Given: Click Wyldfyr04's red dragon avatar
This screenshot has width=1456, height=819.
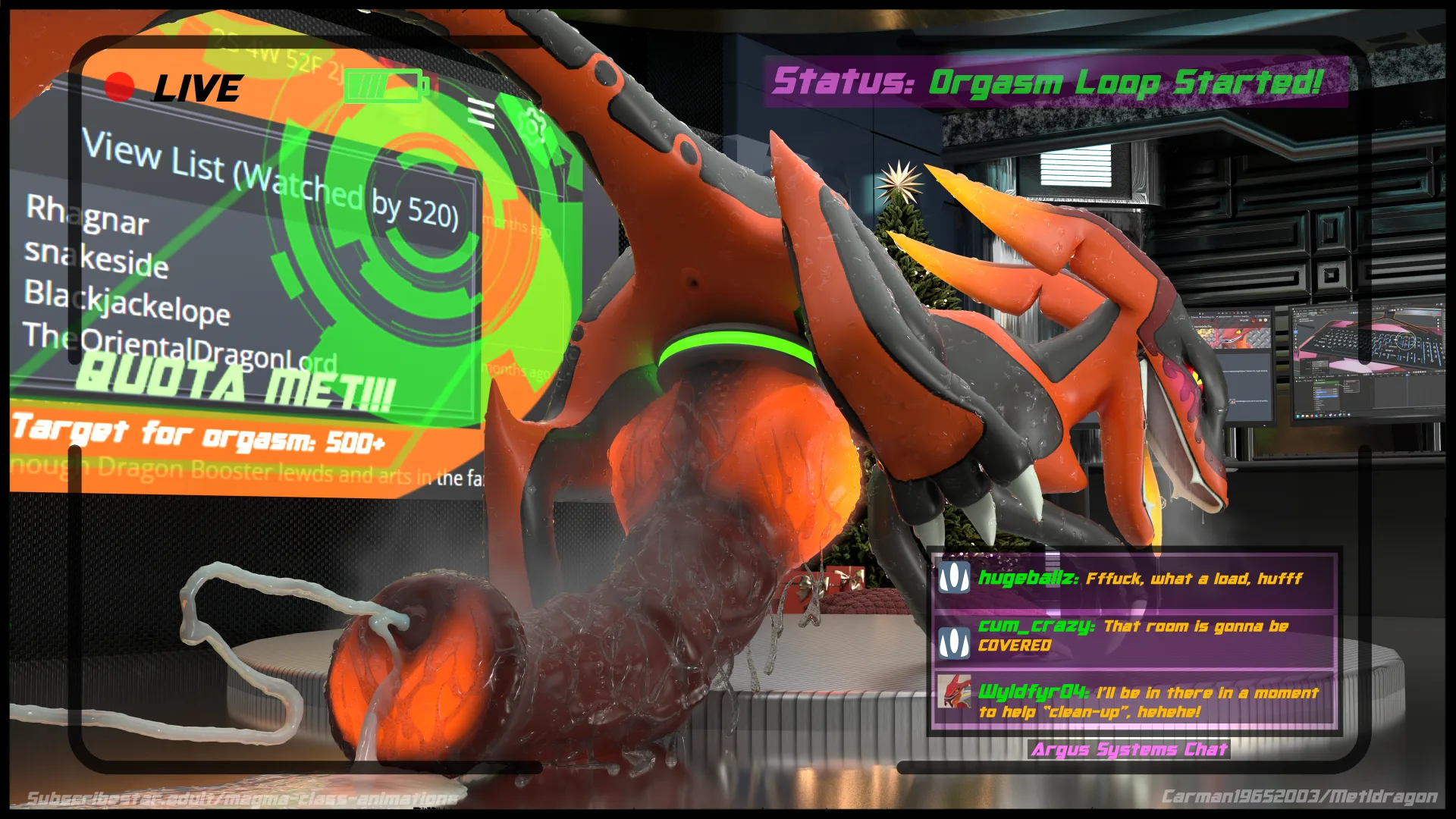Looking at the screenshot, I should 954,692.
